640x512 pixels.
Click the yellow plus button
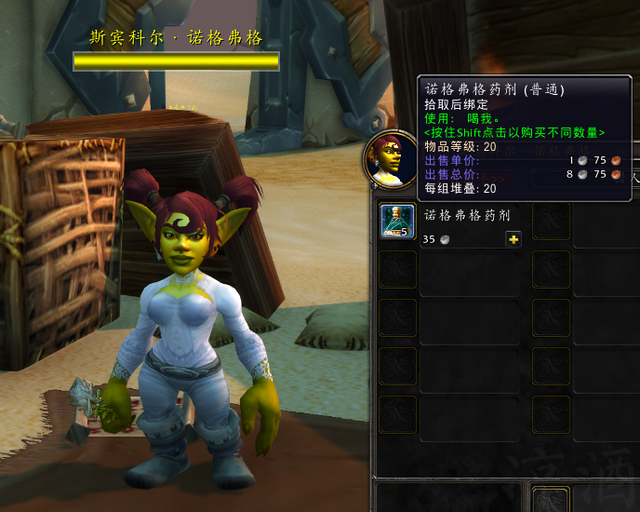point(513,239)
